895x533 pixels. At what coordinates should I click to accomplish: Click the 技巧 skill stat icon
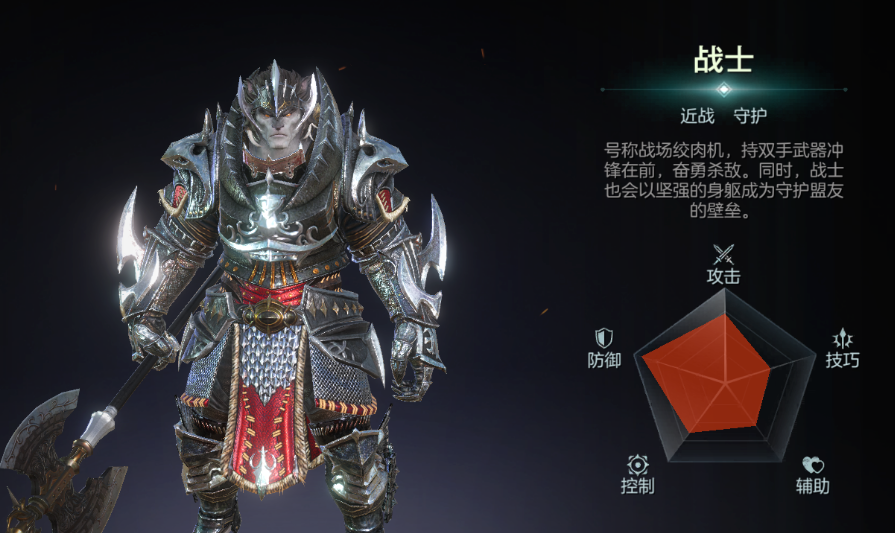point(842,338)
